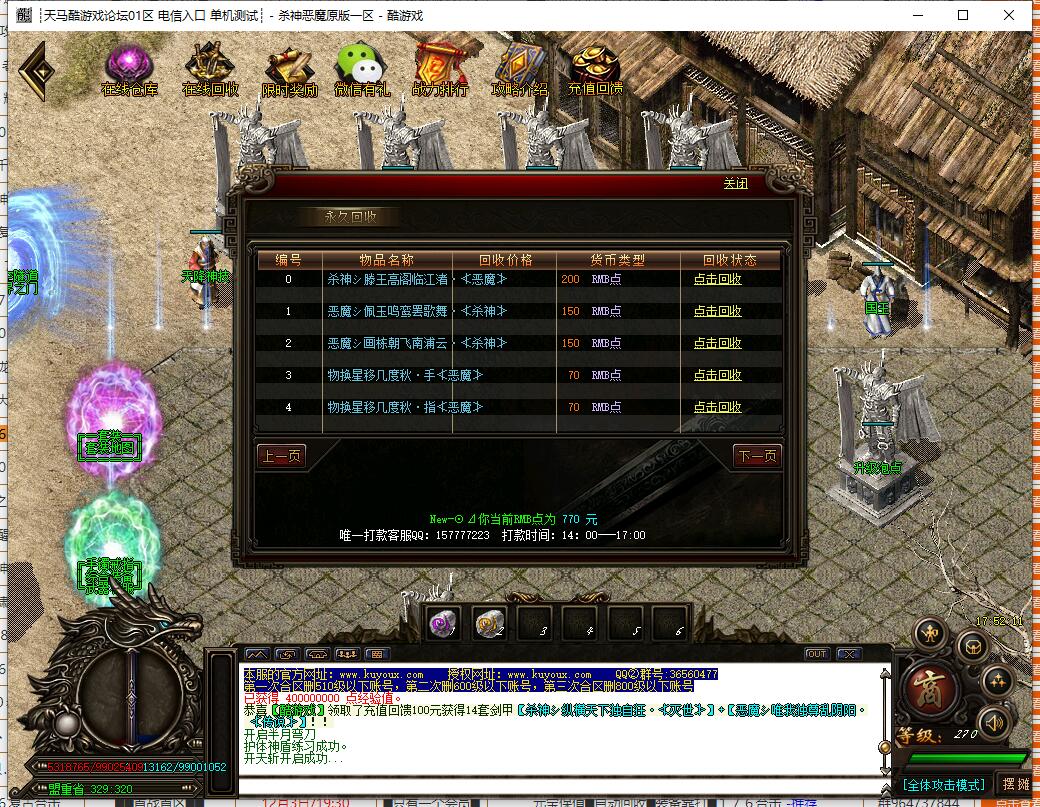Screen dimensions: 1040x807
Task: Recycle item number 2 via 点击回收
Action: pos(717,343)
